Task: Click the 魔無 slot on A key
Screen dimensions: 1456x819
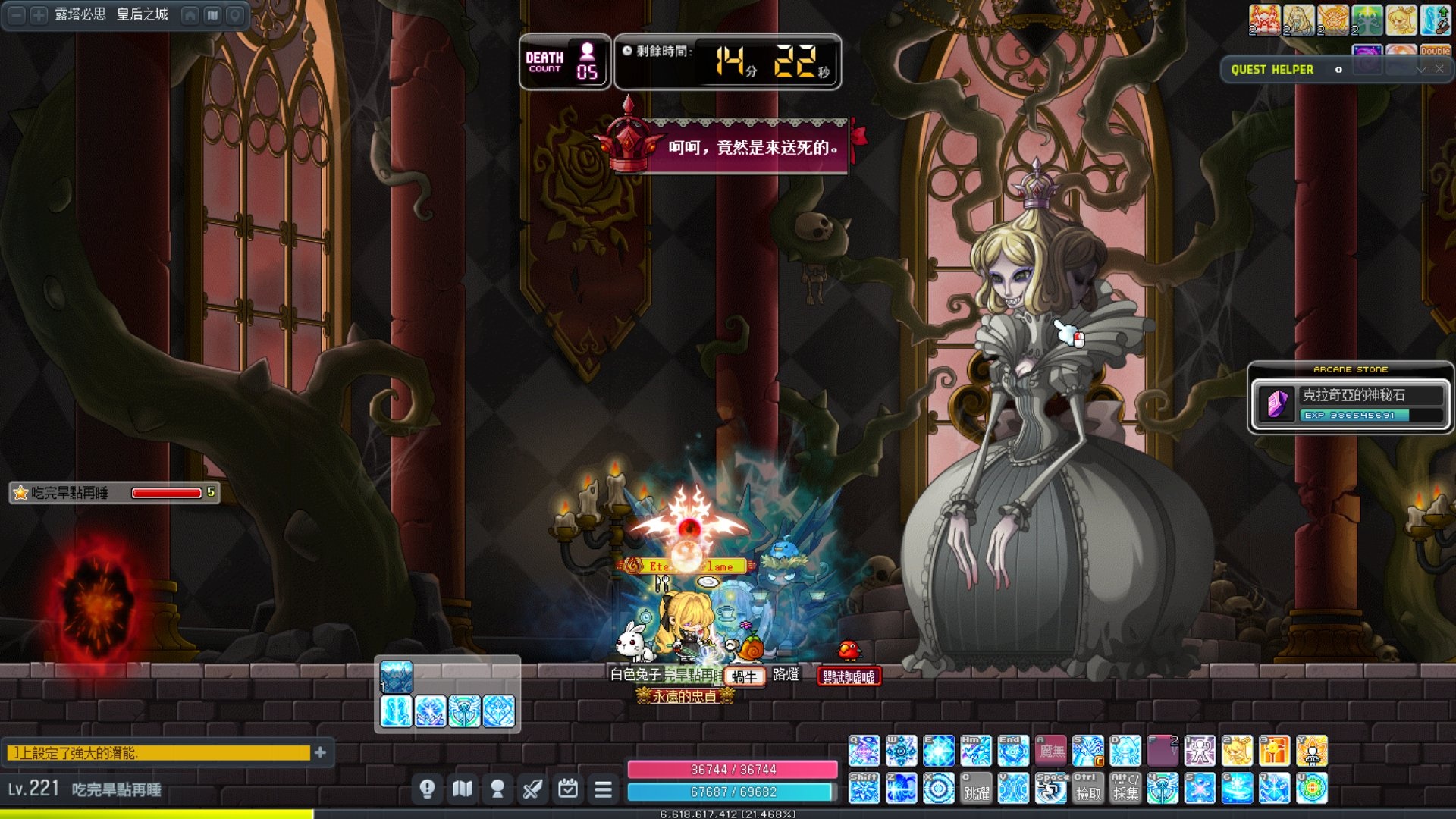Action: click(1051, 751)
